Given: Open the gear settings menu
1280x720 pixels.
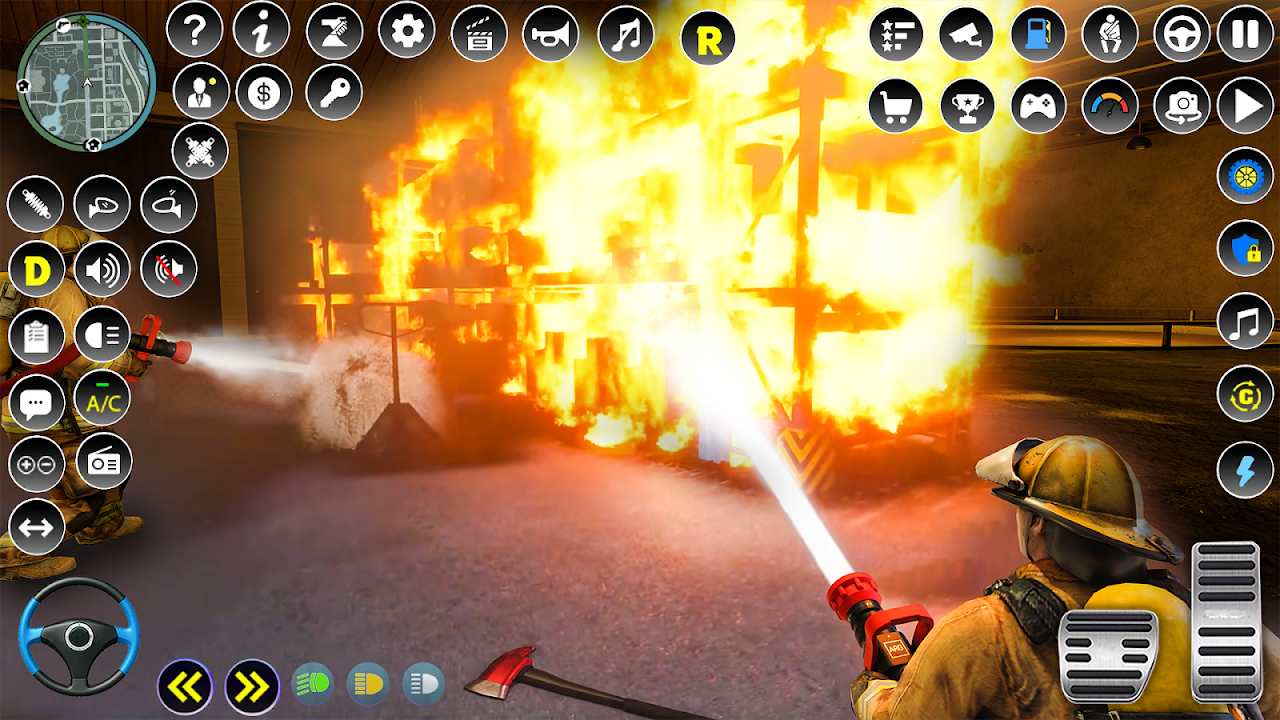Looking at the screenshot, I should pos(406,31).
